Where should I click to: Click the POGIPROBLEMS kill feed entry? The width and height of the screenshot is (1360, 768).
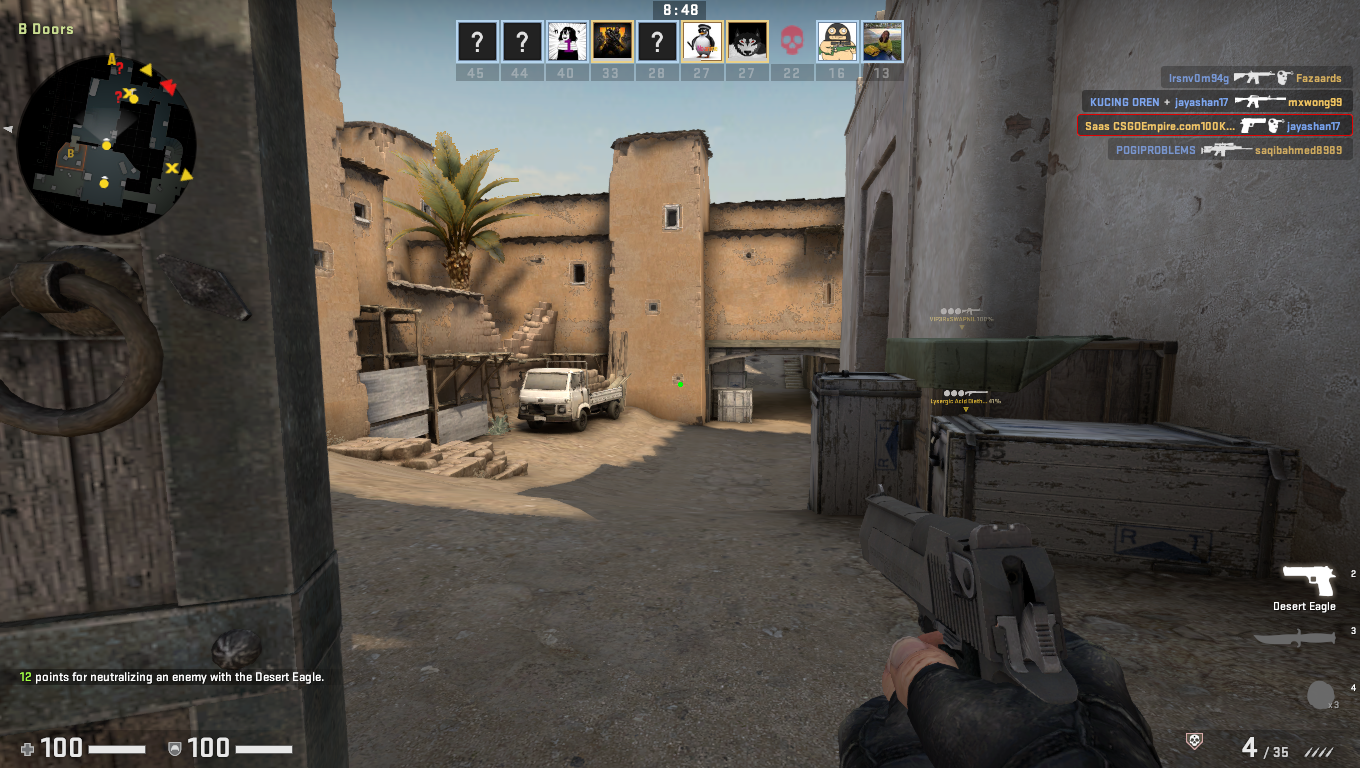click(1230, 150)
